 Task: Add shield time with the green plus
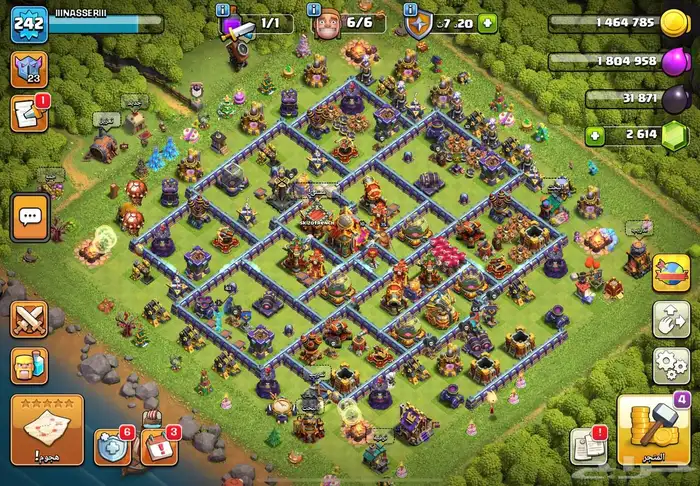(x=487, y=22)
